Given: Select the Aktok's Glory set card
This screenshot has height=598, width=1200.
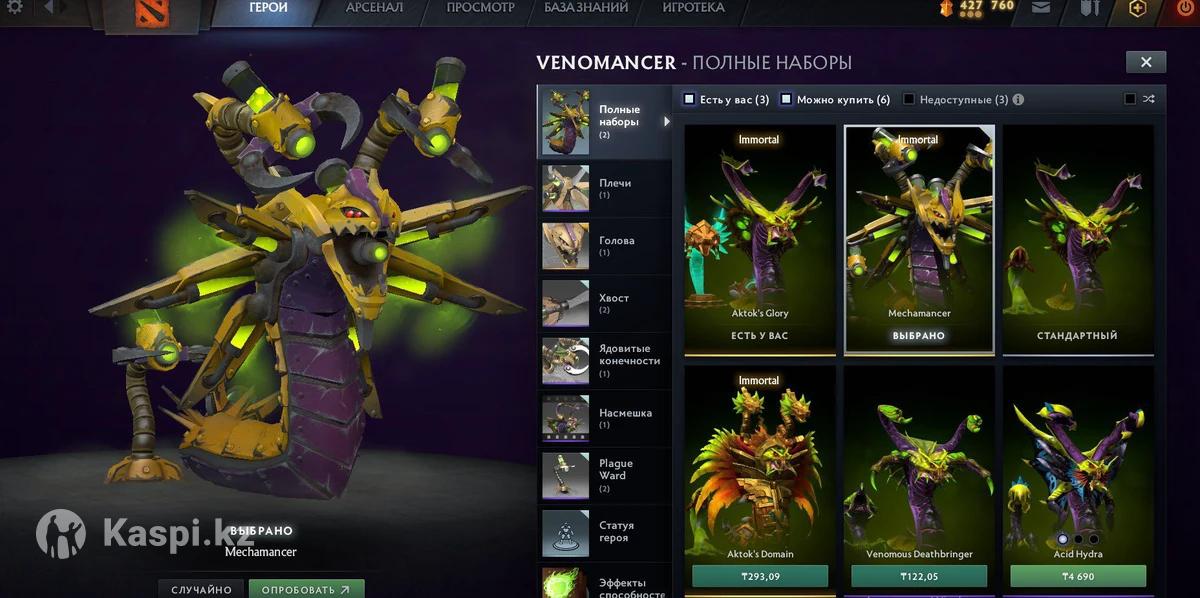Looking at the screenshot, I should [760, 238].
